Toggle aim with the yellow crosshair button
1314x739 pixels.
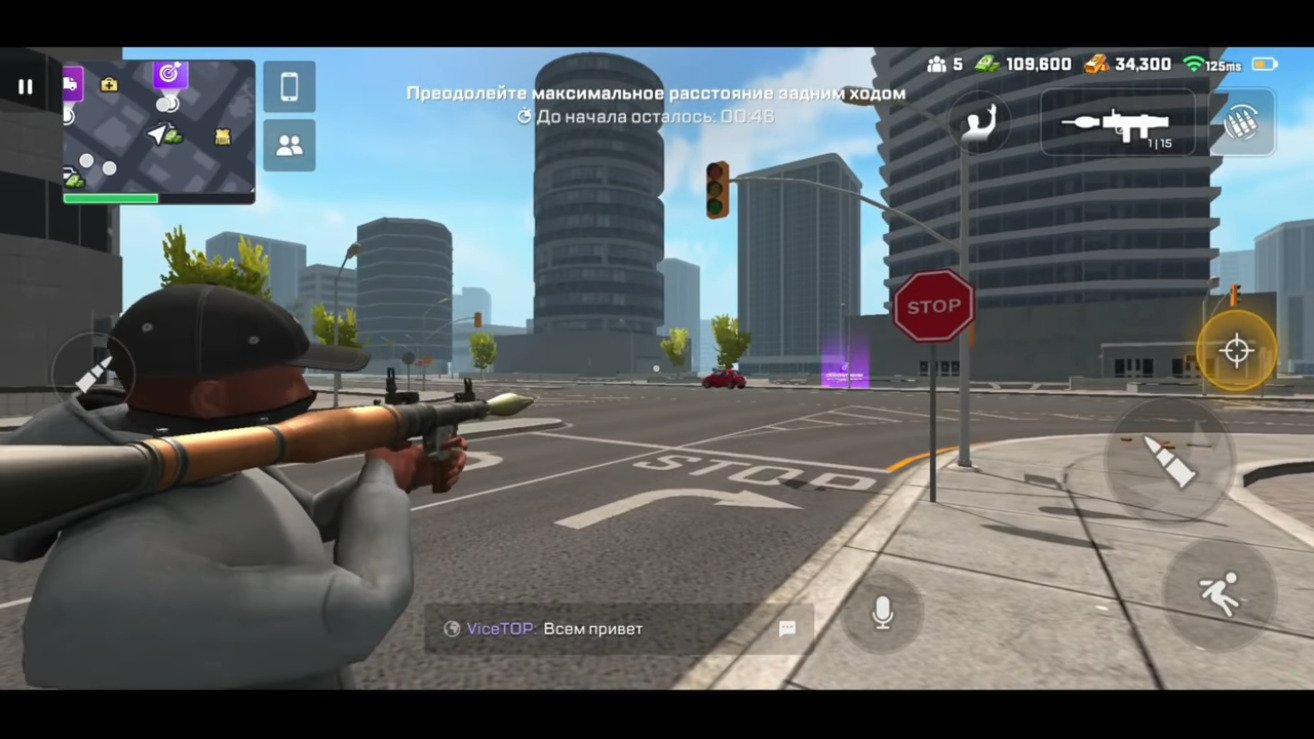tap(1236, 351)
